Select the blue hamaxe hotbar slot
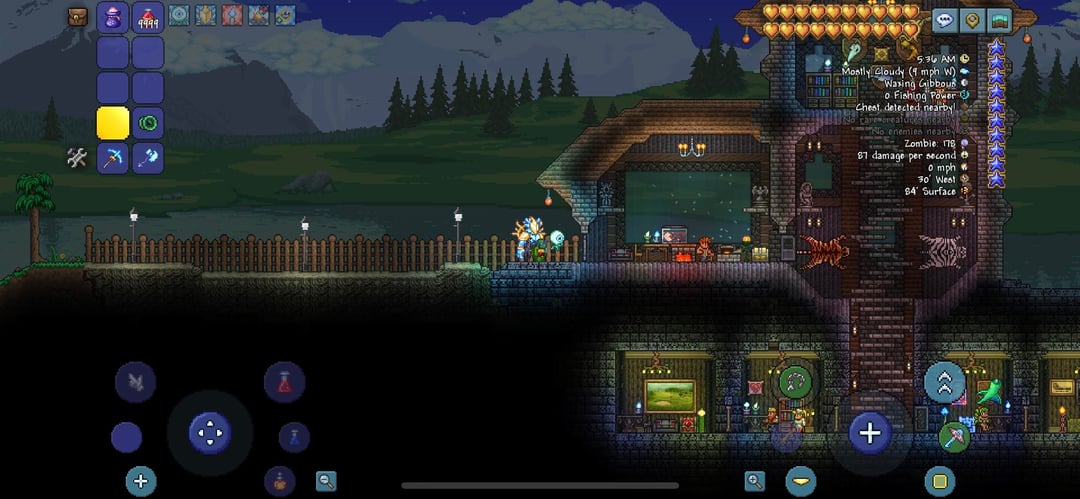Viewport: 1080px width, 499px height. pos(148,157)
